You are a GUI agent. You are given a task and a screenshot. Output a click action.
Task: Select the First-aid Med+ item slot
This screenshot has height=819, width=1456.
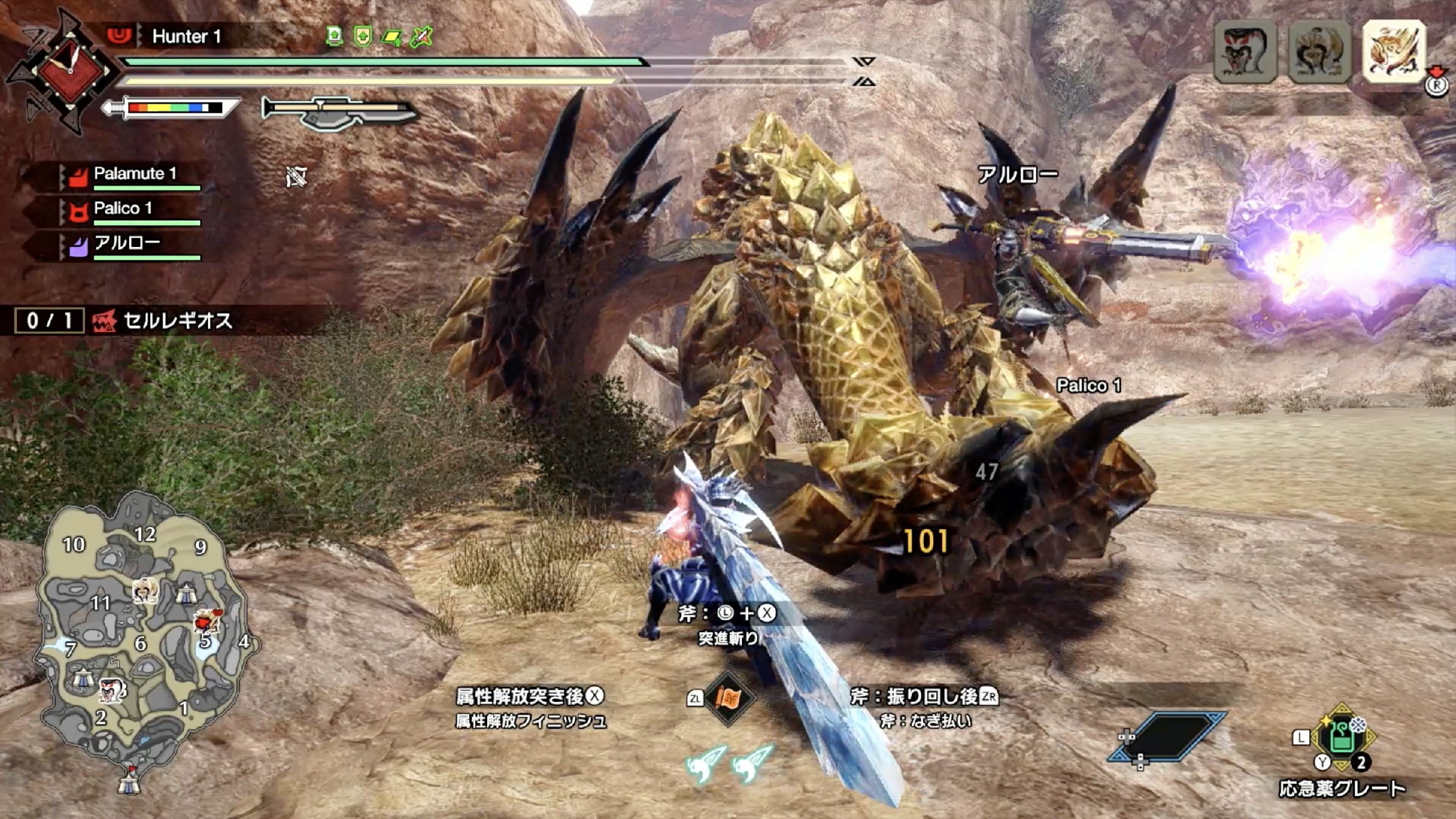click(1342, 738)
